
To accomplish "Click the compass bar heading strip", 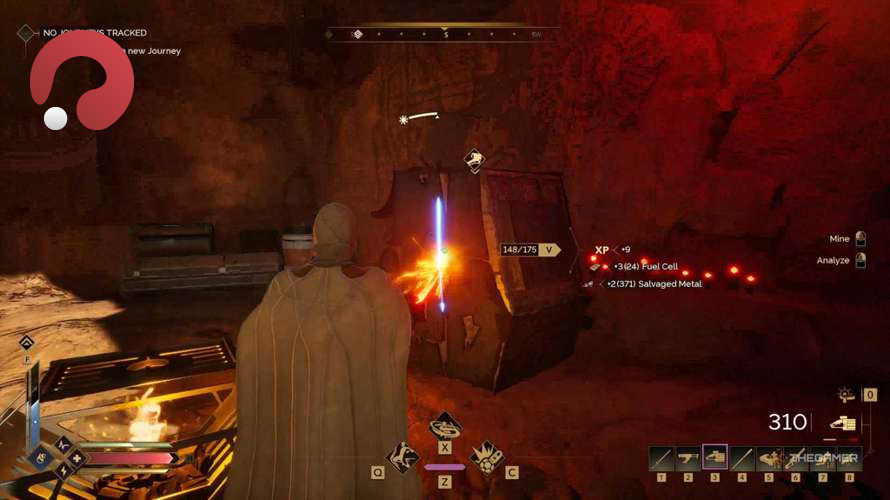I will pyautogui.click(x=444, y=34).
